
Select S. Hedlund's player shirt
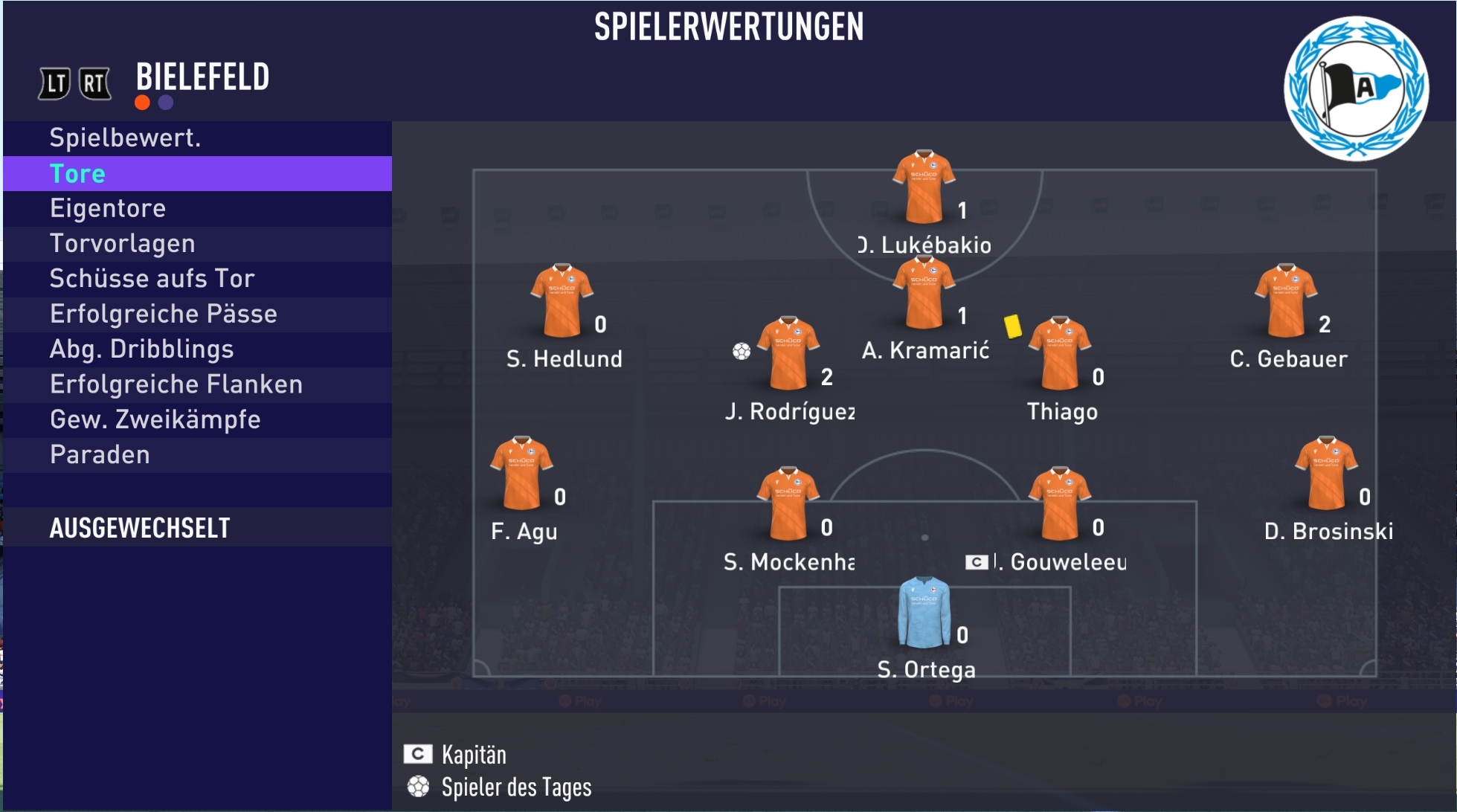(x=562, y=301)
